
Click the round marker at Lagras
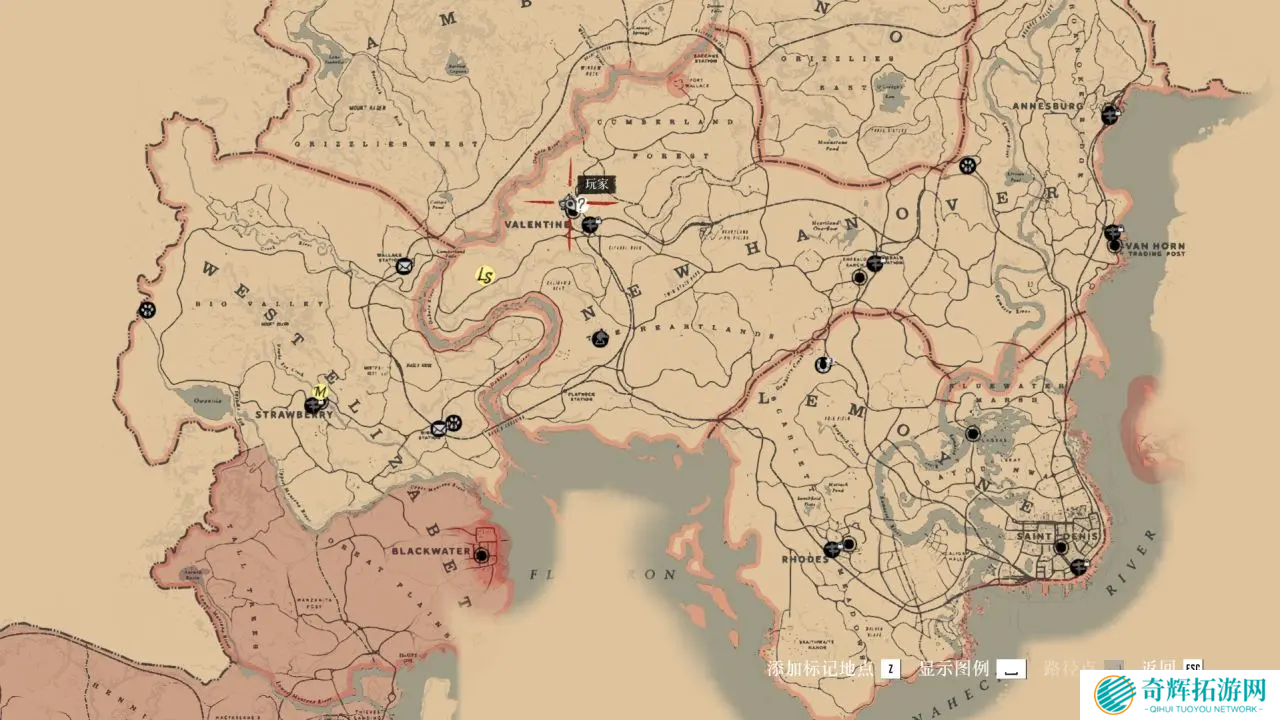pos(972,433)
